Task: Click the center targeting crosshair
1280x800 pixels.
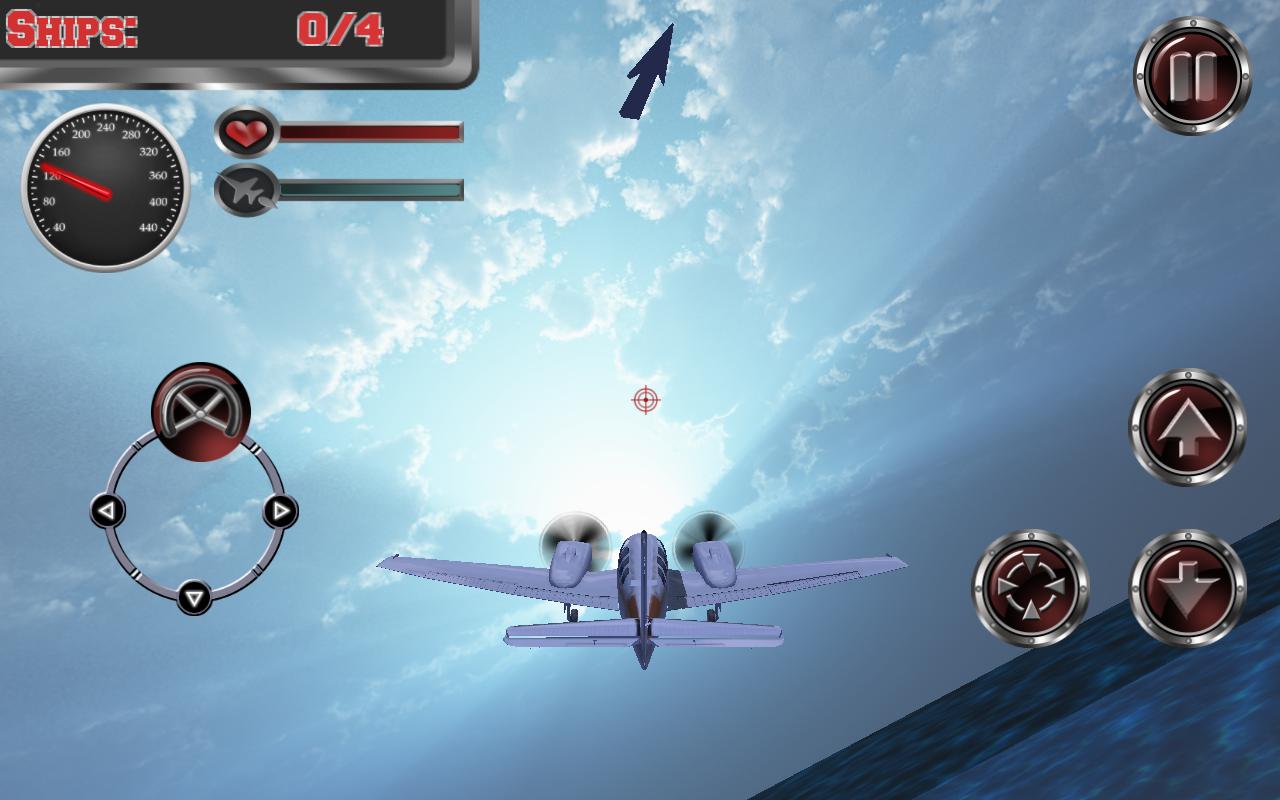Action: point(645,399)
